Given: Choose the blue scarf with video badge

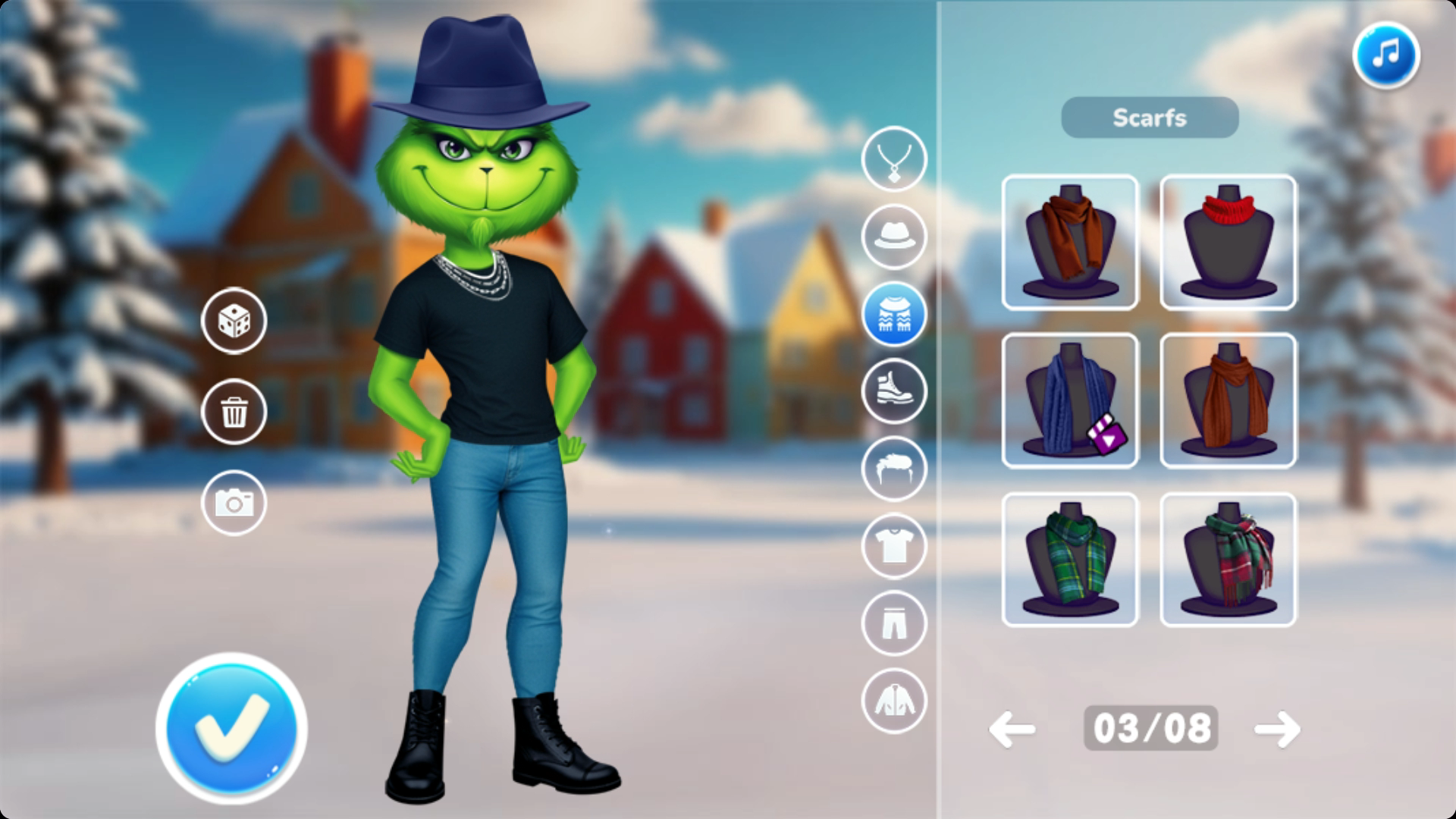Looking at the screenshot, I should pos(1070,400).
